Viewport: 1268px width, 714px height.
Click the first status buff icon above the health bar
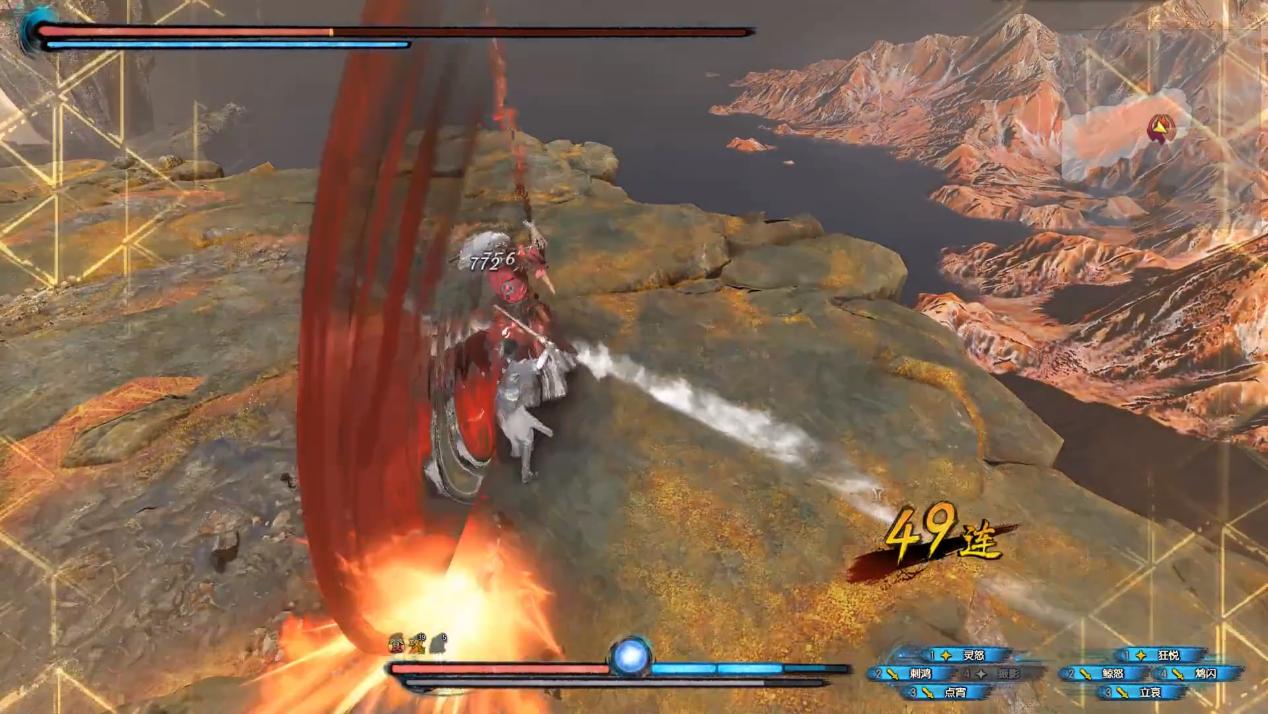[x=396, y=641]
